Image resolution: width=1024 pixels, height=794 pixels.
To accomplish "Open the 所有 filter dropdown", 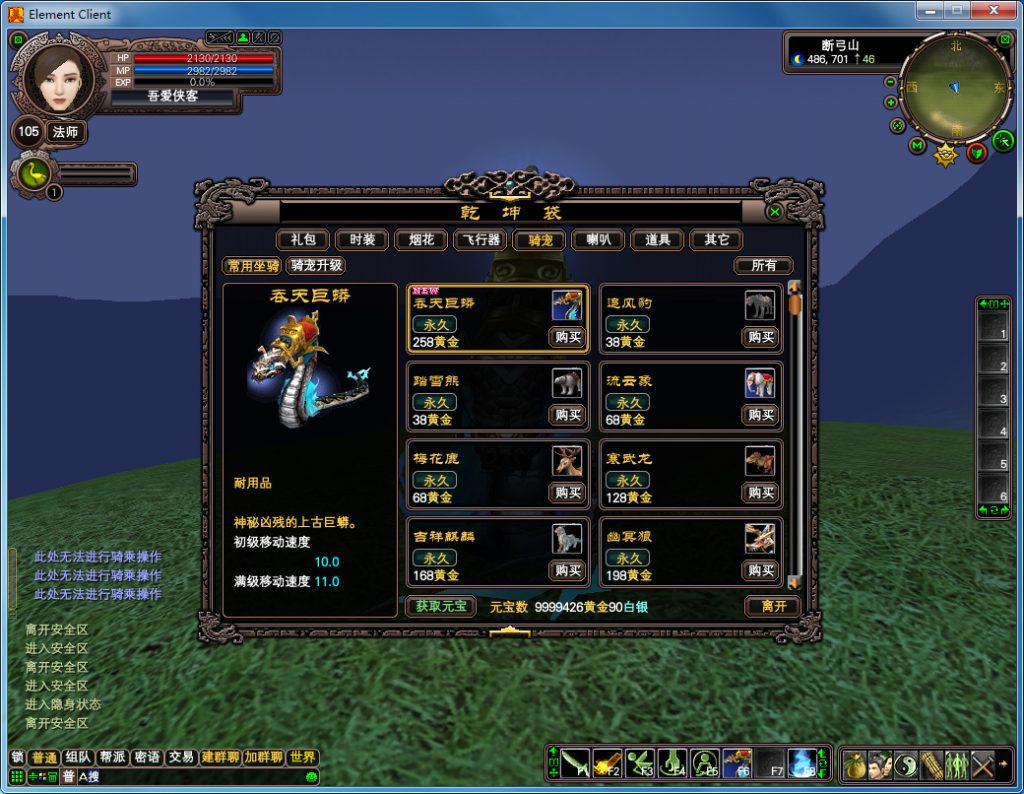I will tap(763, 266).
